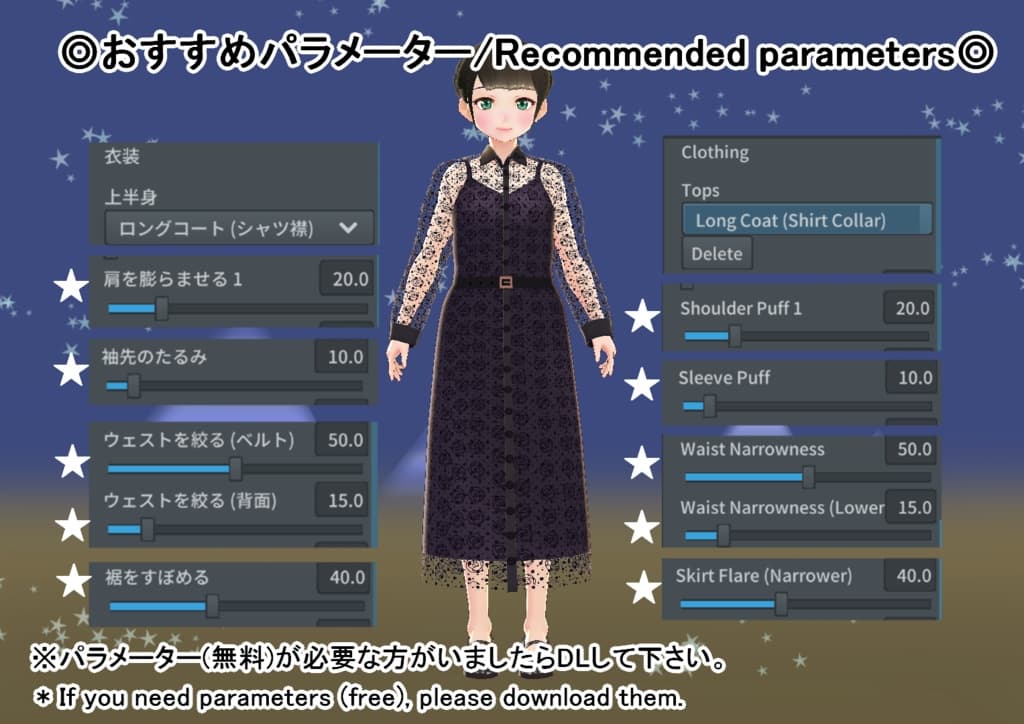Click the 肩を膨らませる1 slider handle
1024x724 pixels.
point(160,308)
